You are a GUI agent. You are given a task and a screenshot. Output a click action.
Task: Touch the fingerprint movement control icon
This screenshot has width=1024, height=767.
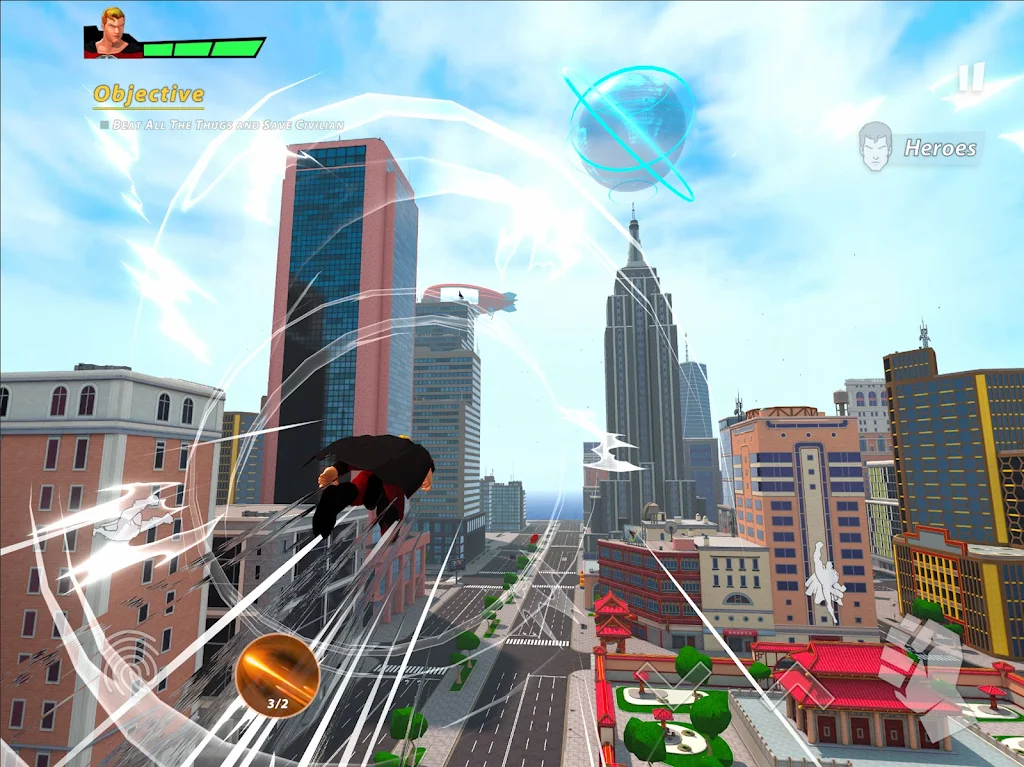pyautogui.click(x=128, y=664)
